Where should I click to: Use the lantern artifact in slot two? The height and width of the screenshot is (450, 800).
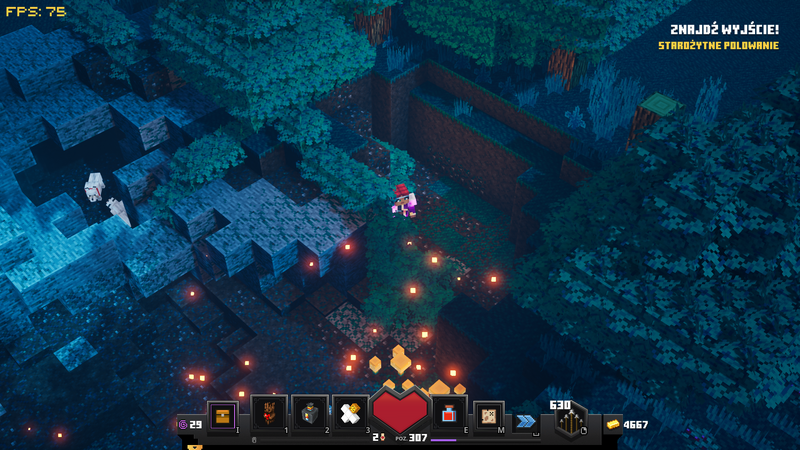pos(310,414)
